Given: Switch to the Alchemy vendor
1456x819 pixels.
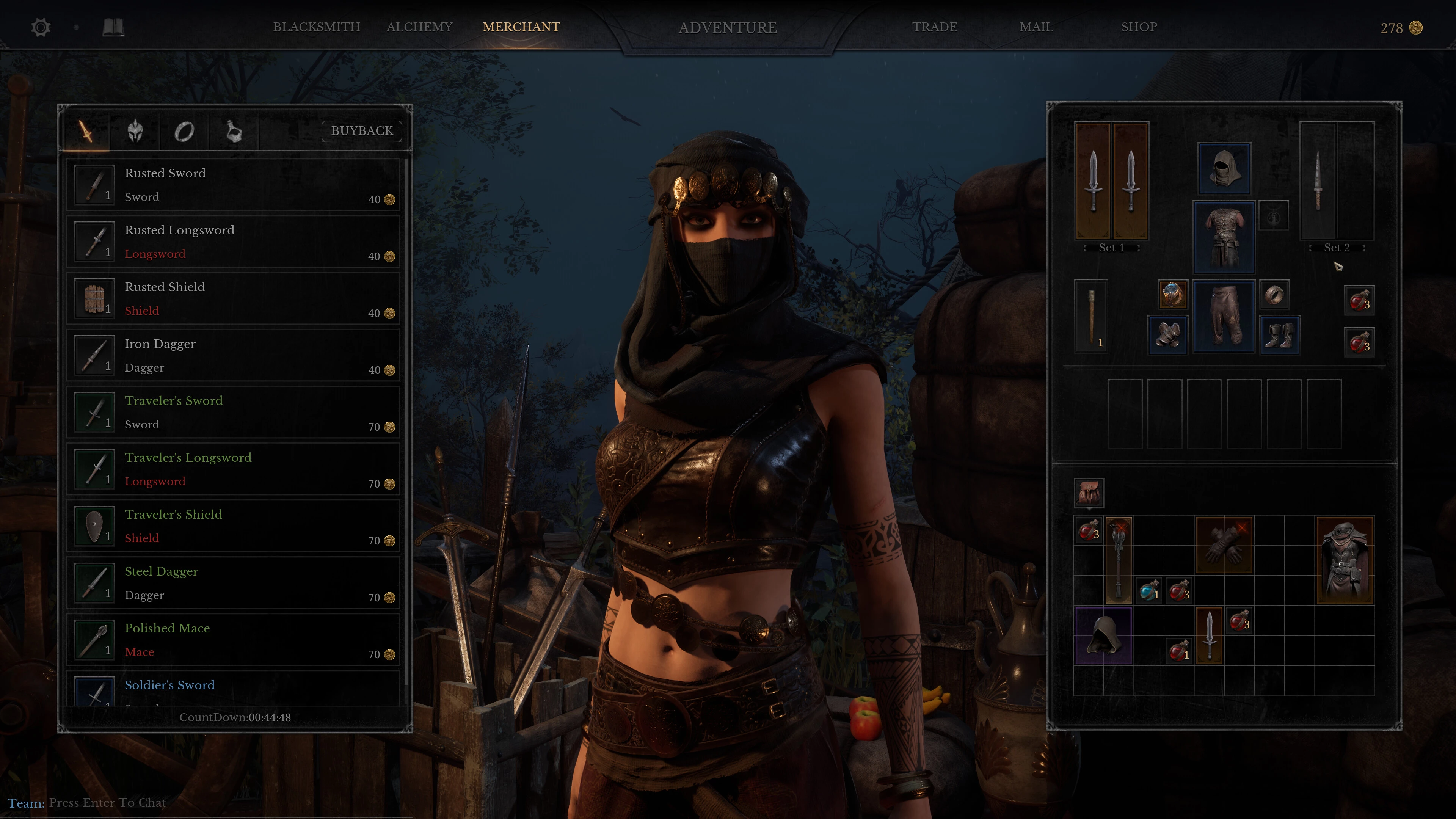Looking at the screenshot, I should tap(419, 27).
